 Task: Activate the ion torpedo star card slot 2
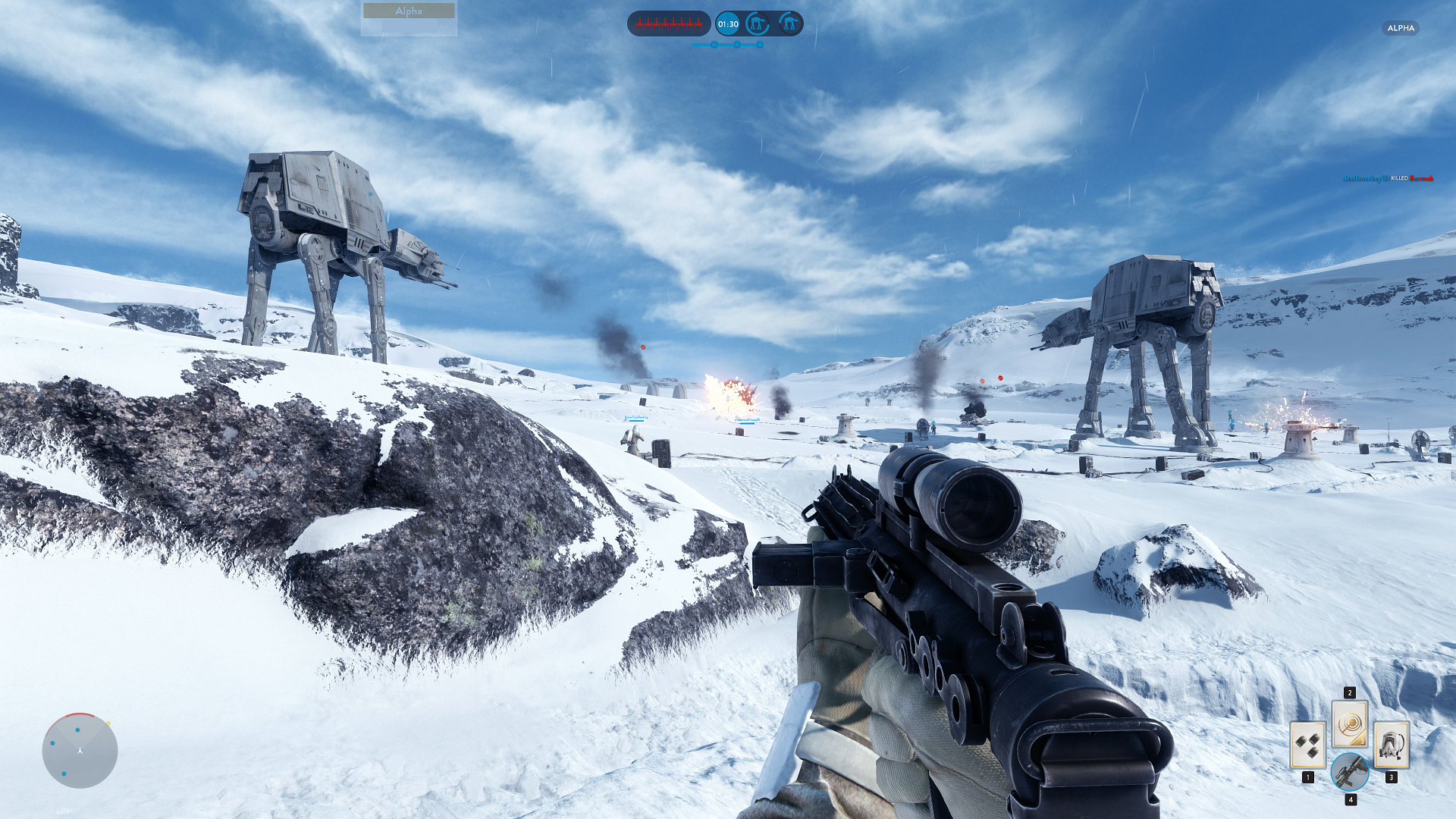[x=1349, y=723]
